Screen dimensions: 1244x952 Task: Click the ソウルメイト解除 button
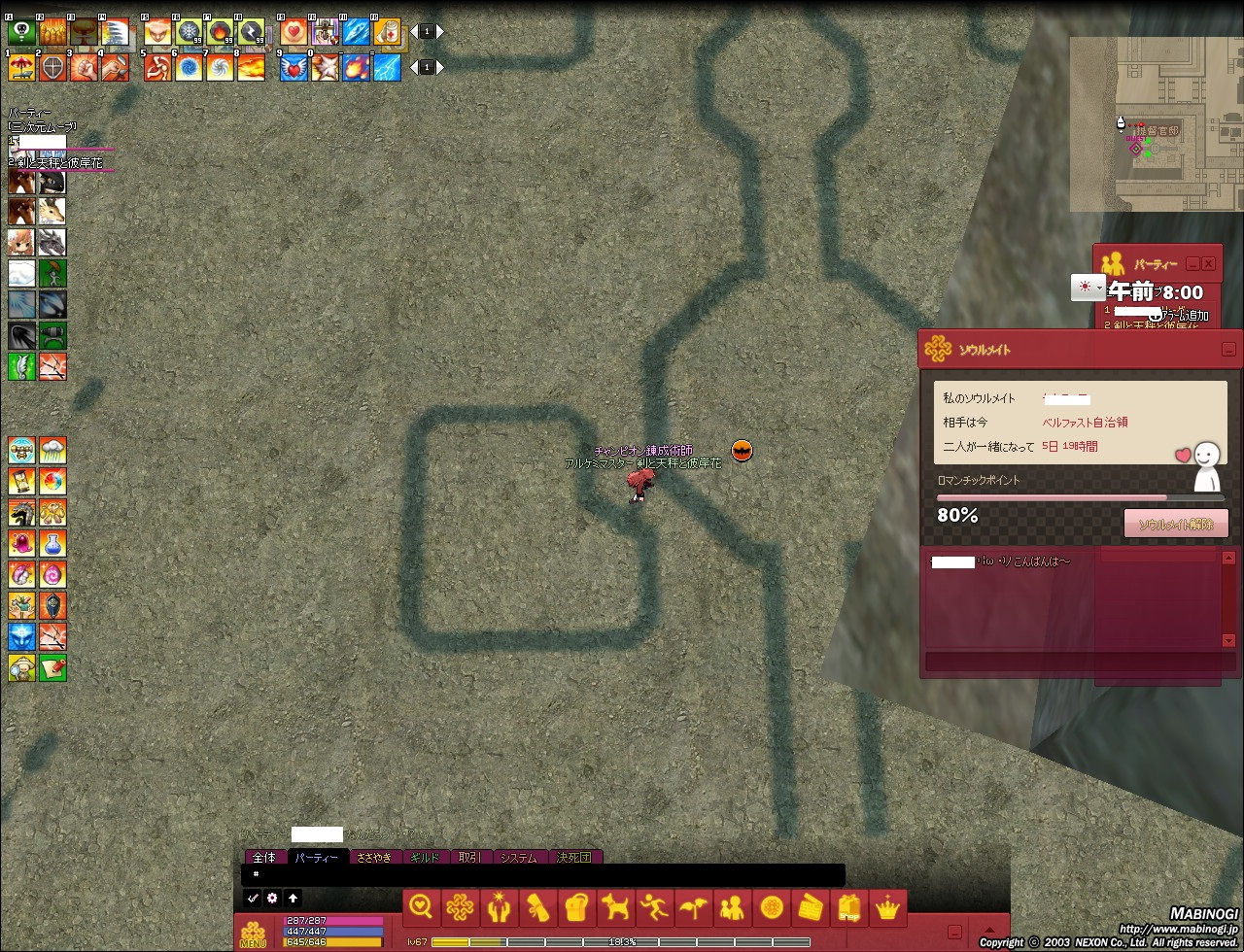pyautogui.click(x=1176, y=524)
